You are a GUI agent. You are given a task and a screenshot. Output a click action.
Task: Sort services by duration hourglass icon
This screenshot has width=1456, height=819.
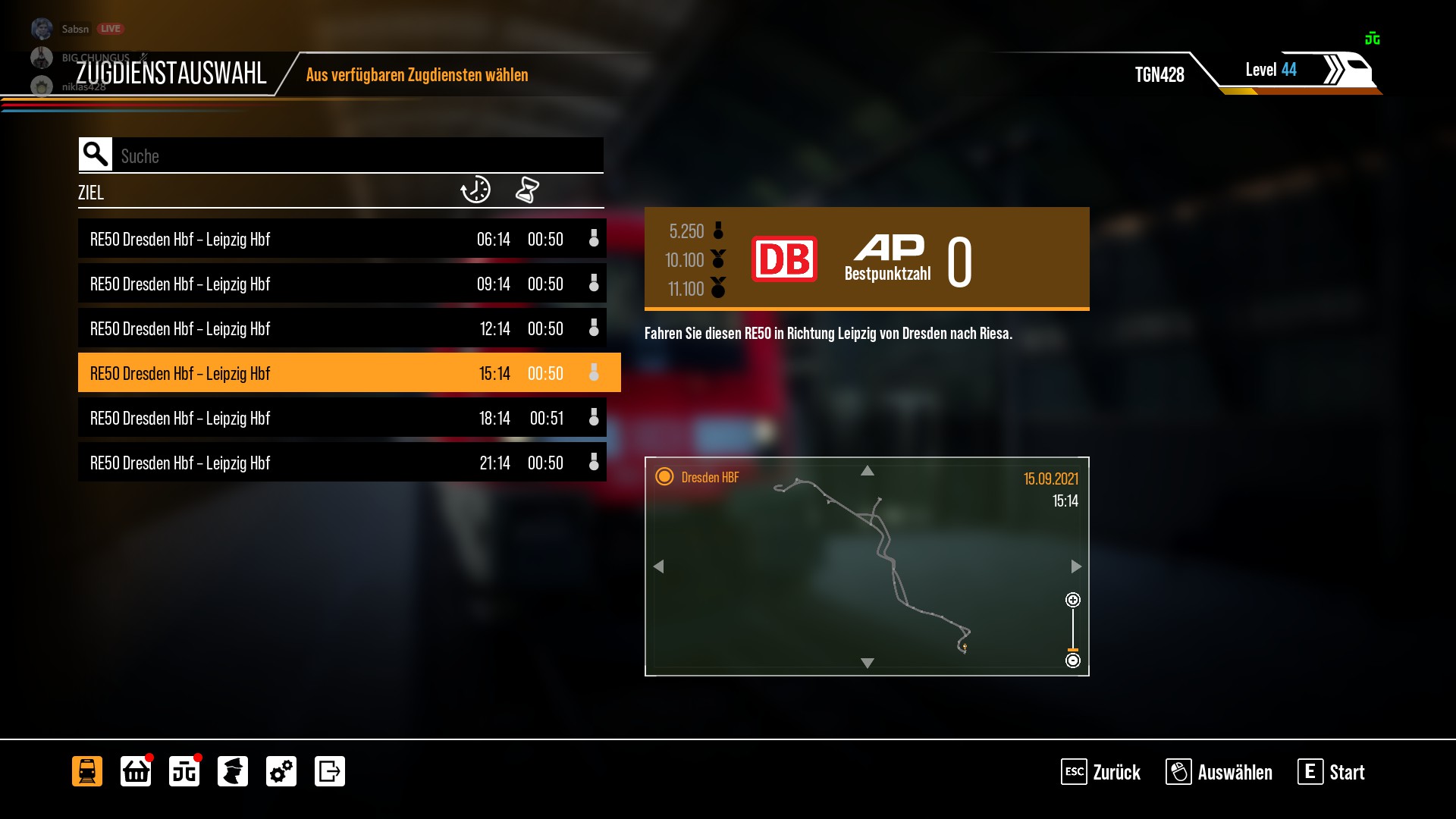527,190
